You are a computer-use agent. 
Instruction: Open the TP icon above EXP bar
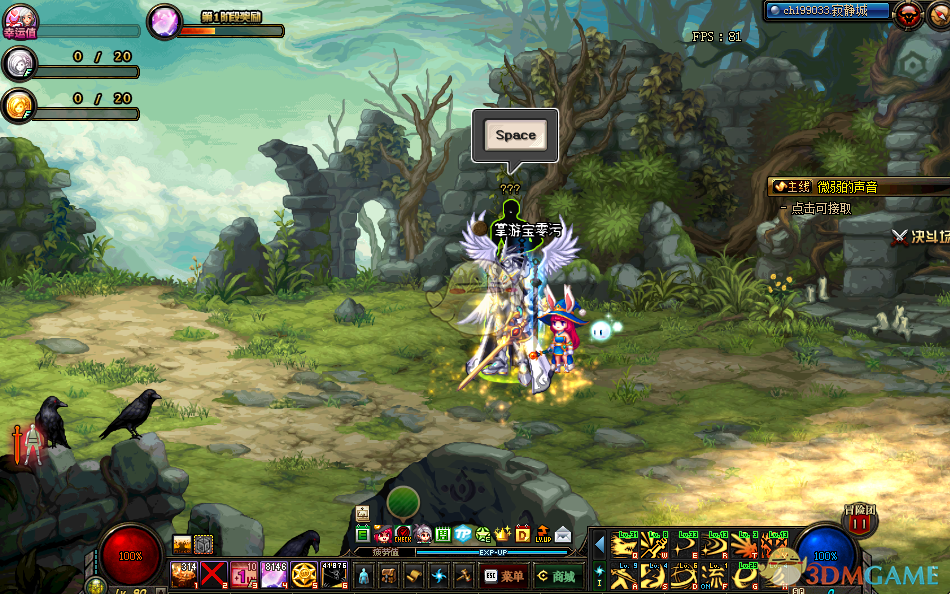[x=463, y=534]
